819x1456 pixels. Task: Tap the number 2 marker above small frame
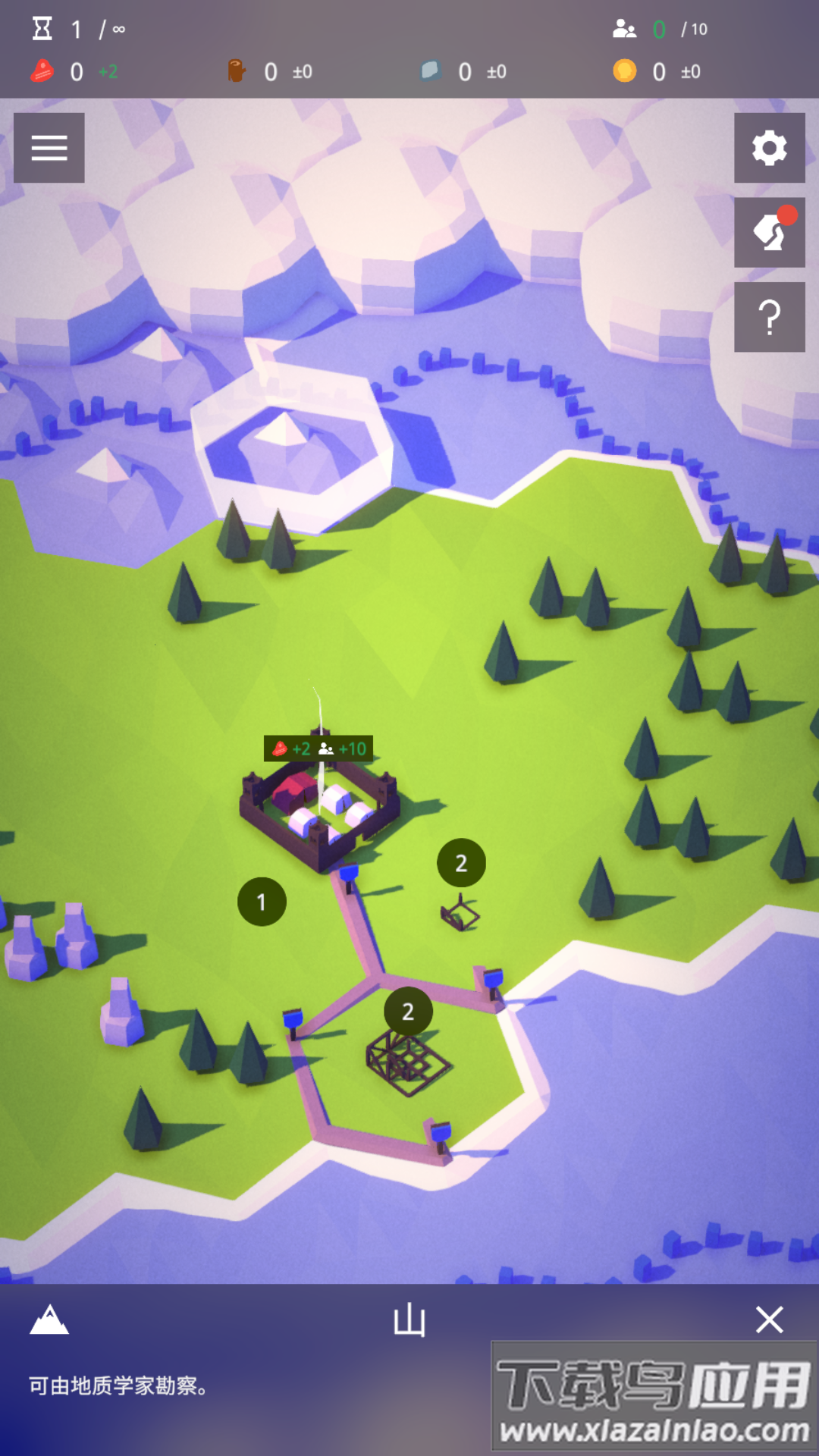point(461,863)
